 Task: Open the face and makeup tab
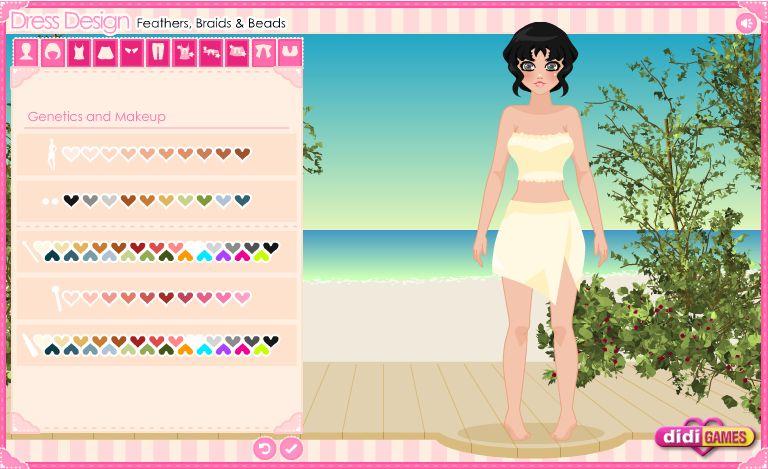(25, 53)
